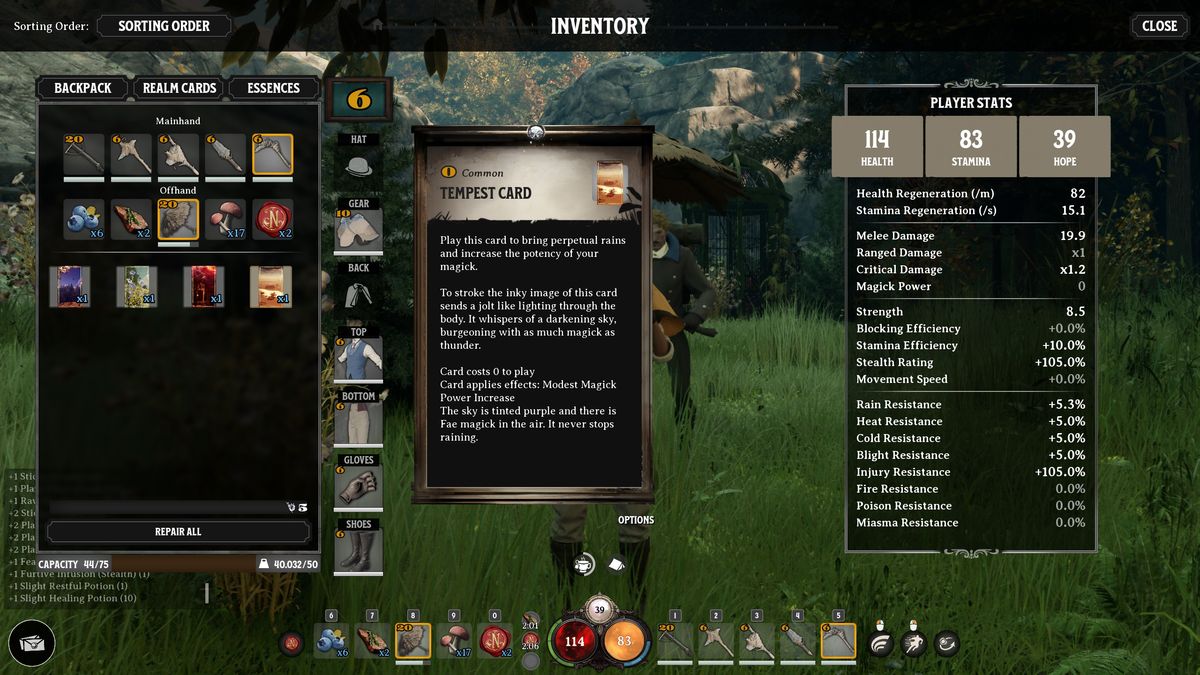
Task: Open the Sorting Order selector
Action: coord(164,26)
